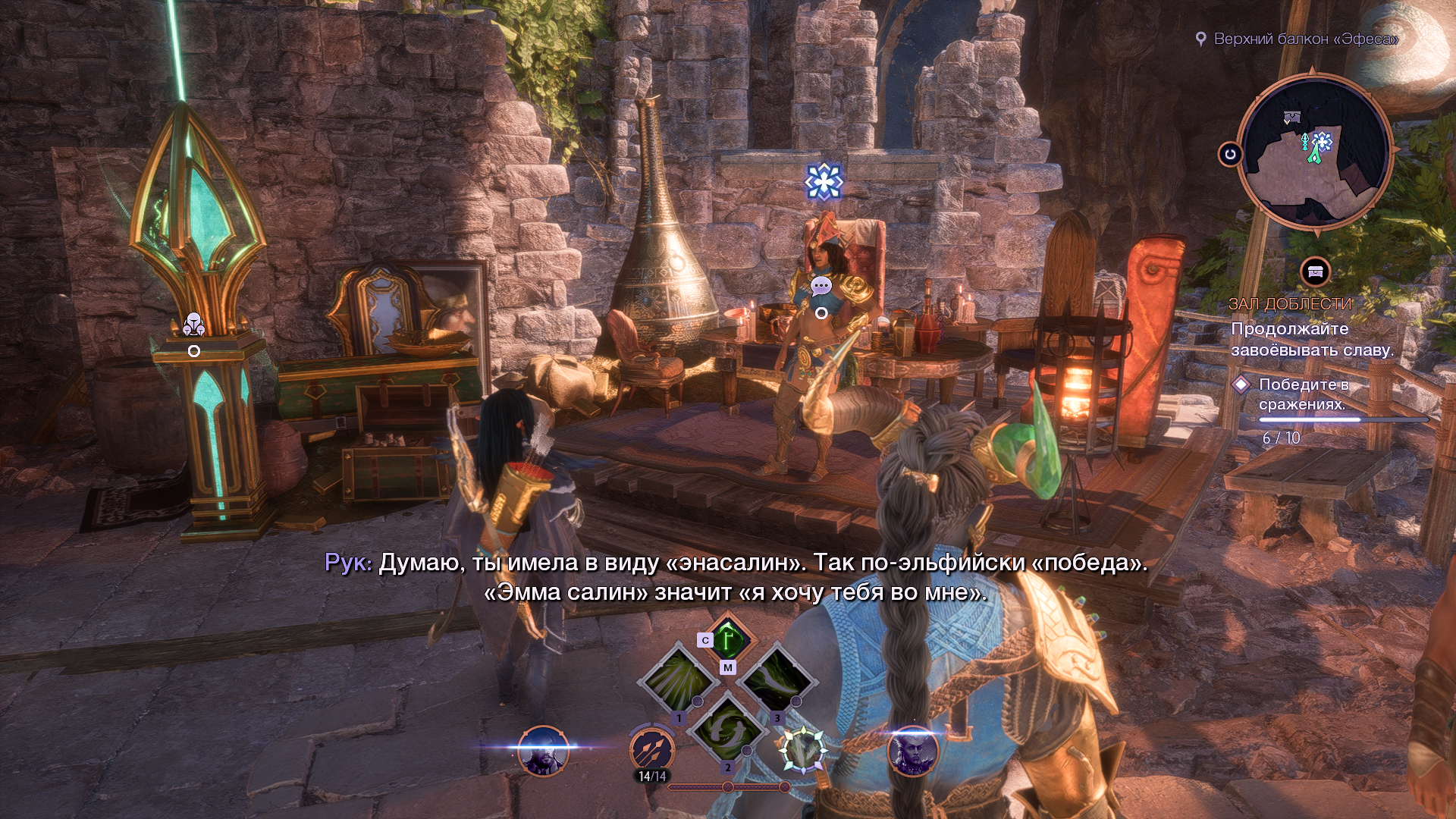Image resolution: width=1456 pixels, height=819 pixels.
Task: Open the circular minimap
Action: click(1314, 152)
